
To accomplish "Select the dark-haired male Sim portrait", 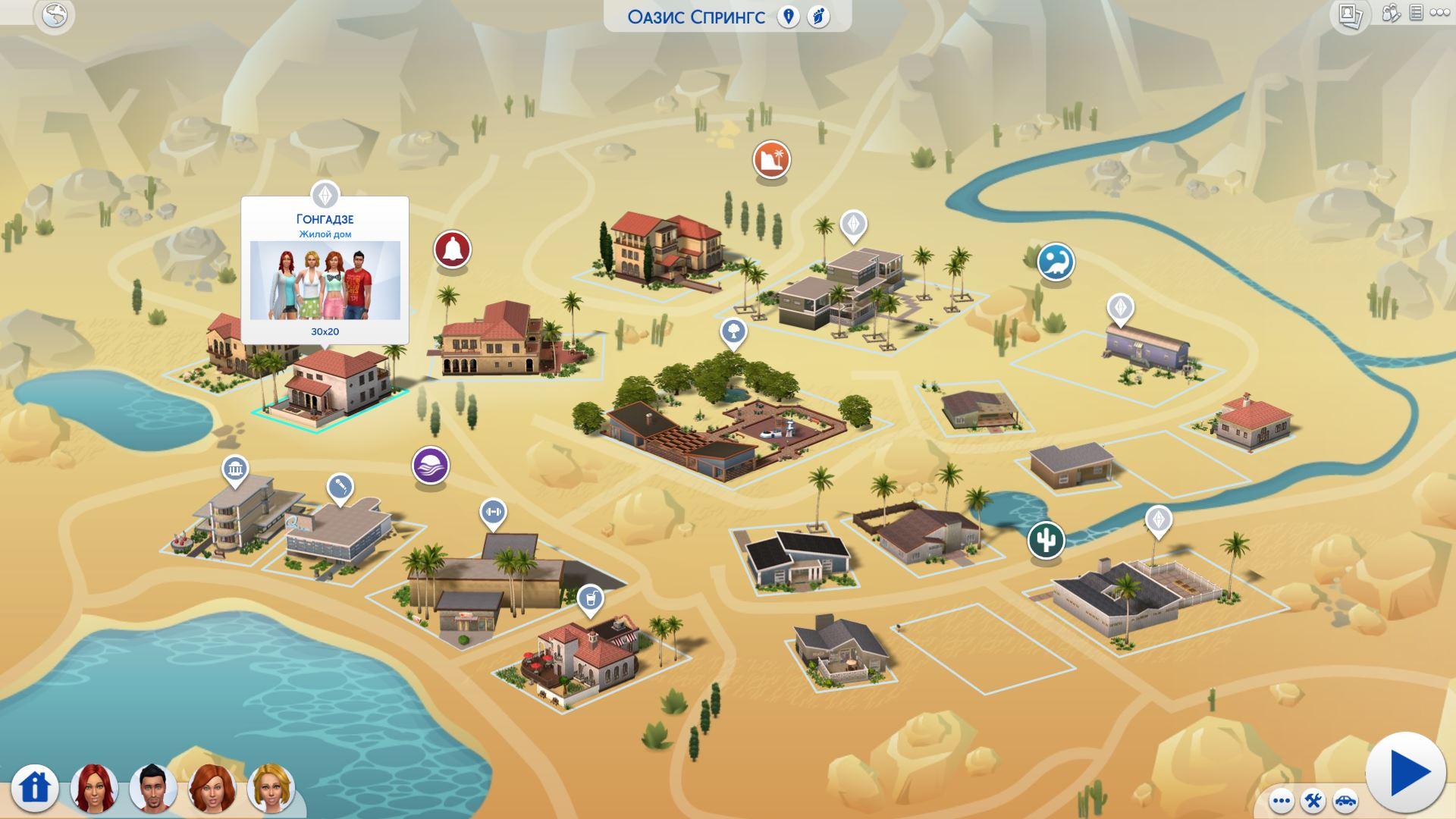I will click(x=152, y=787).
